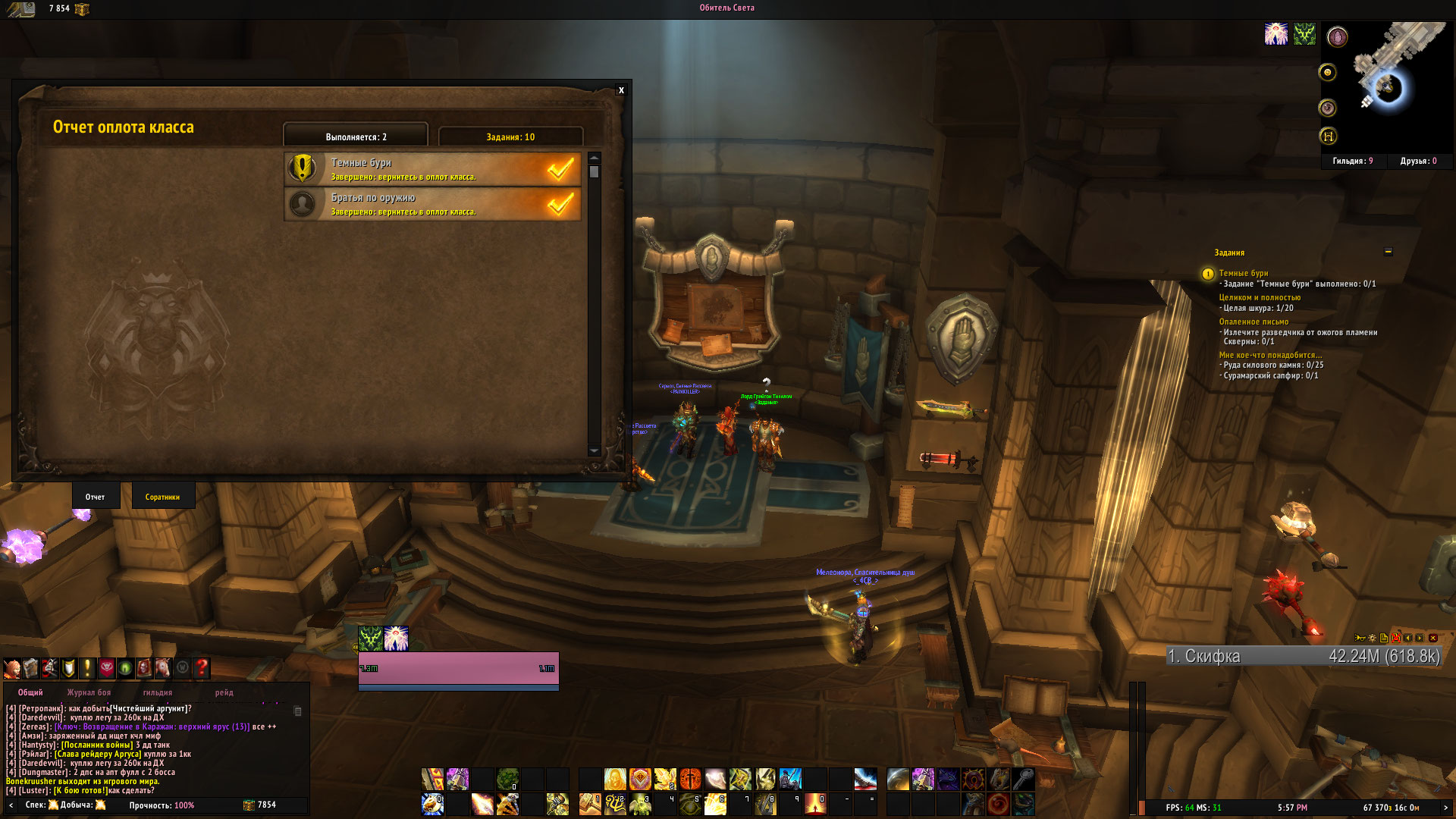Open the 'Журнал боя' combat log tab
This screenshot has height=819, width=1456.
89,692
